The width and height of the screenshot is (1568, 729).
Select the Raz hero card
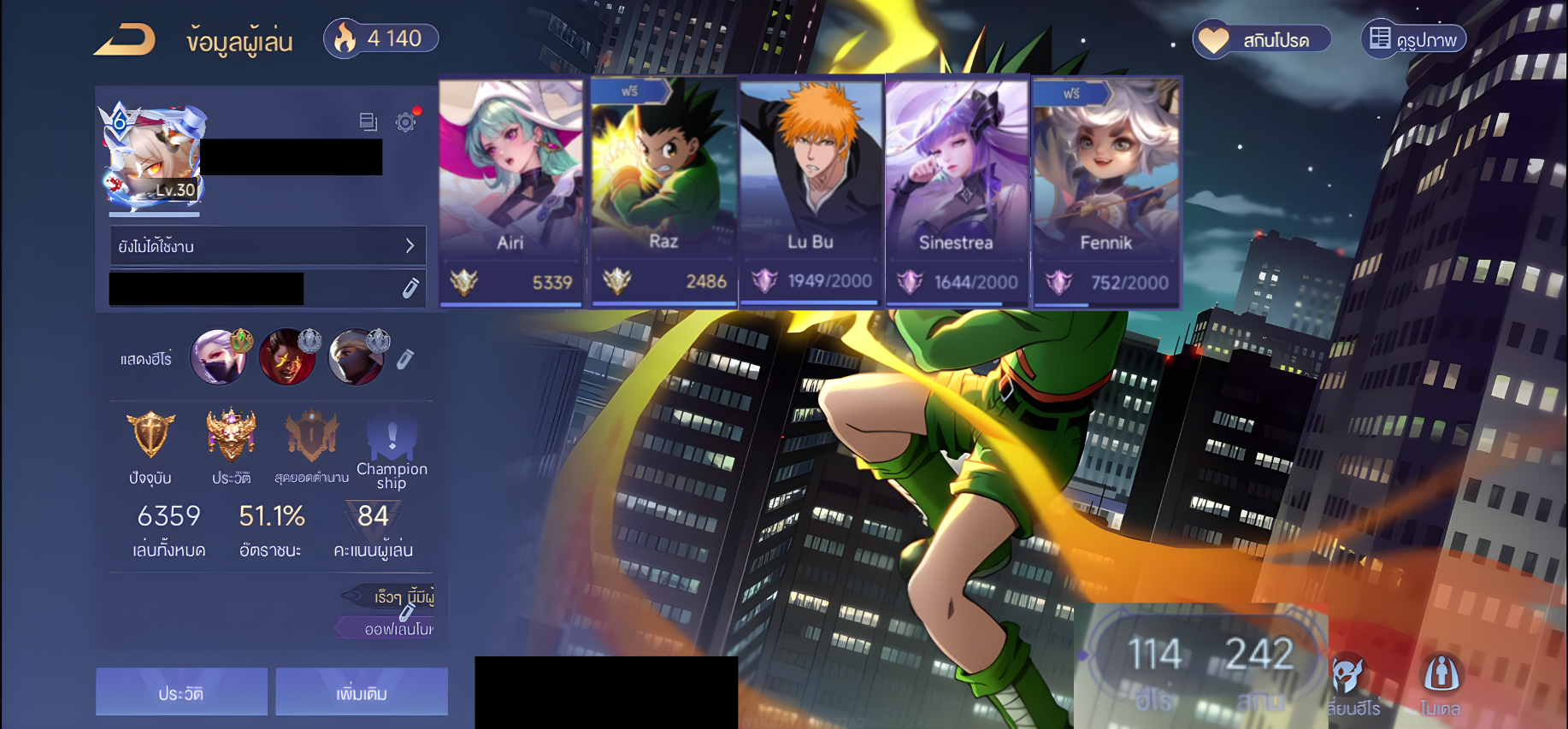(663, 192)
